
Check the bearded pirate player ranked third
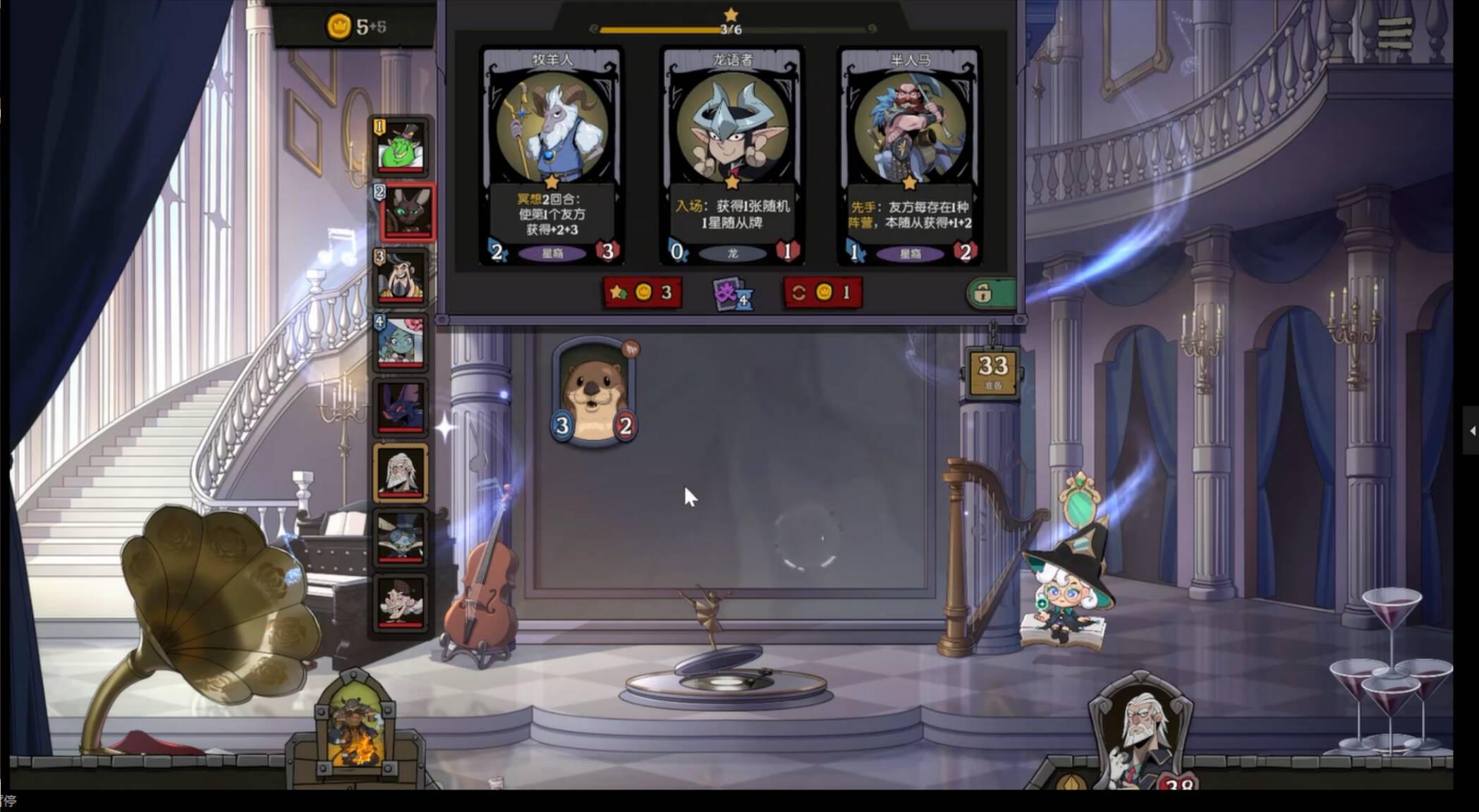(401, 277)
